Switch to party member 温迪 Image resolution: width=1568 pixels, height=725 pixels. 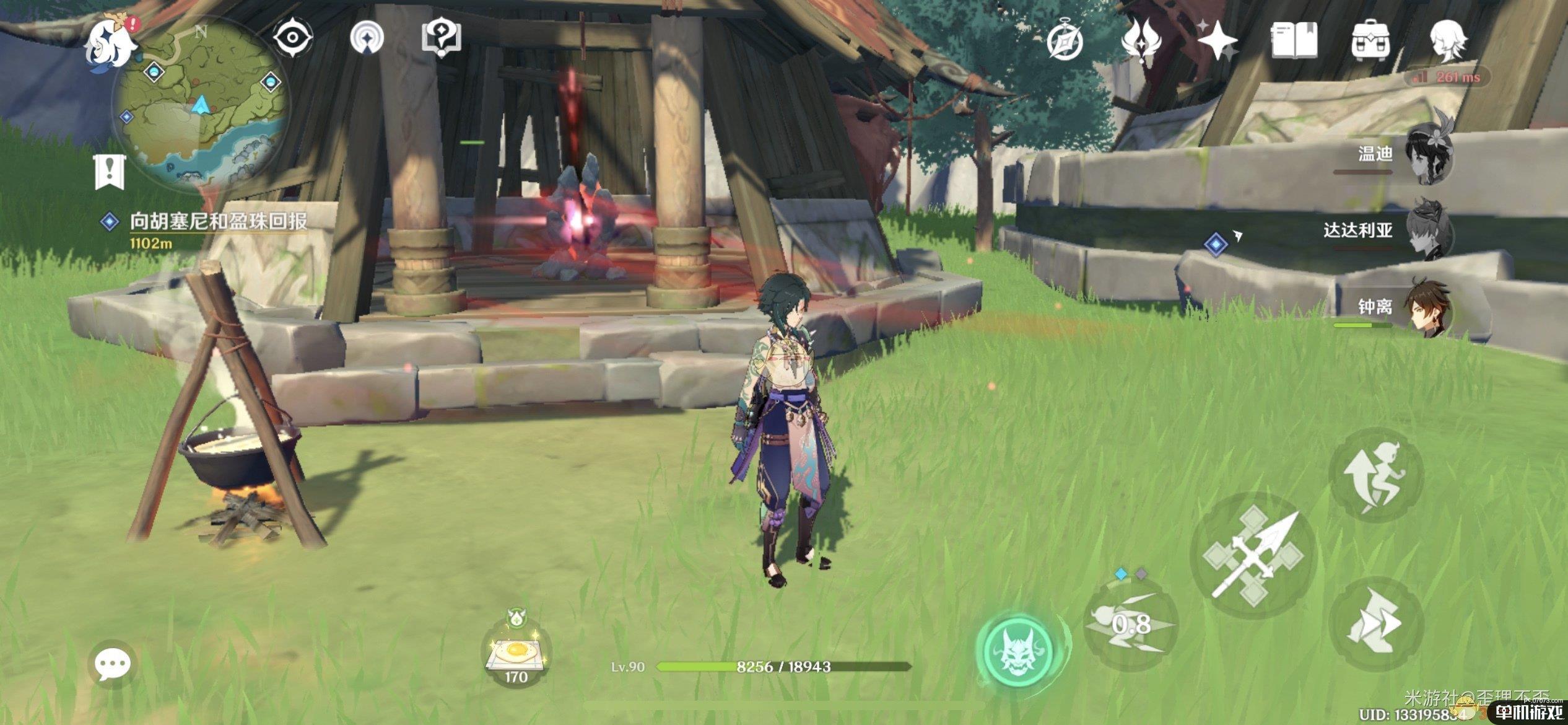point(1427,155)
